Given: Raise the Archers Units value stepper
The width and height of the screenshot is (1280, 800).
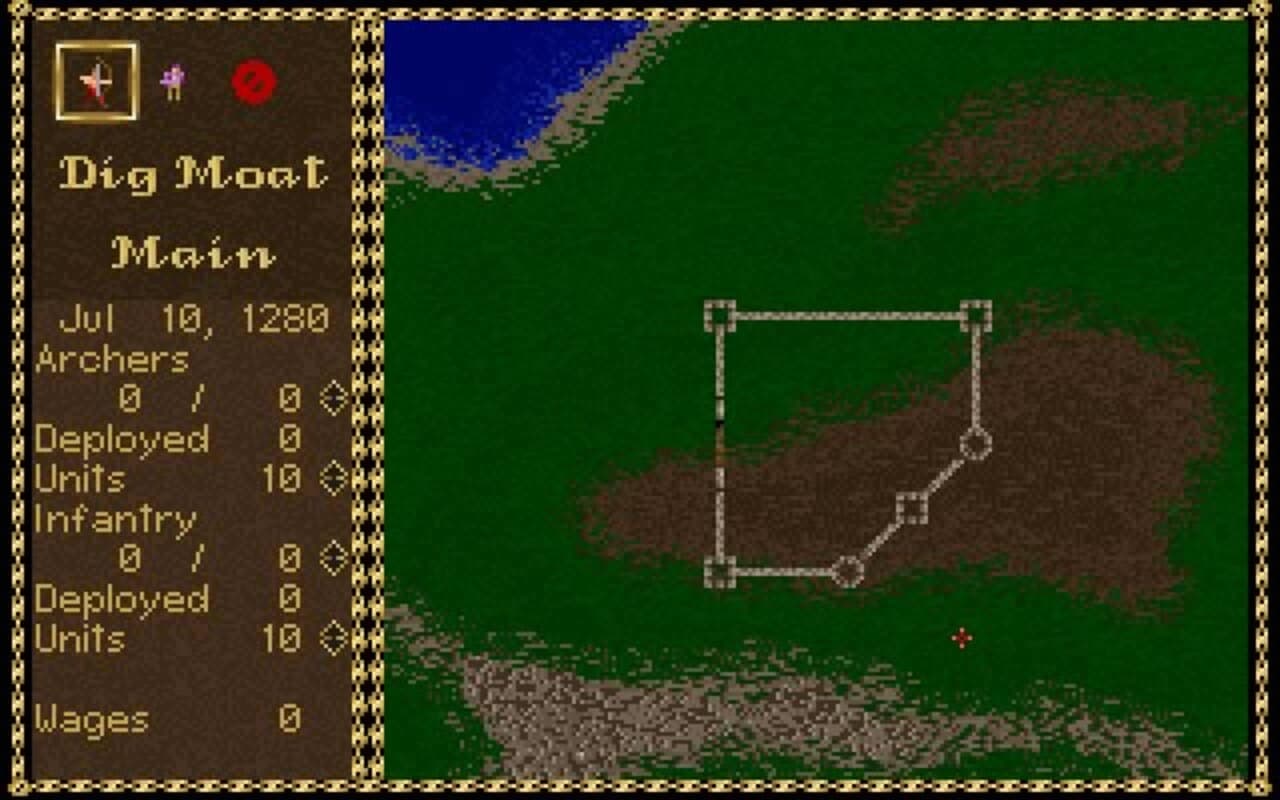Looking at the screenshot, I should coord(336,478).
